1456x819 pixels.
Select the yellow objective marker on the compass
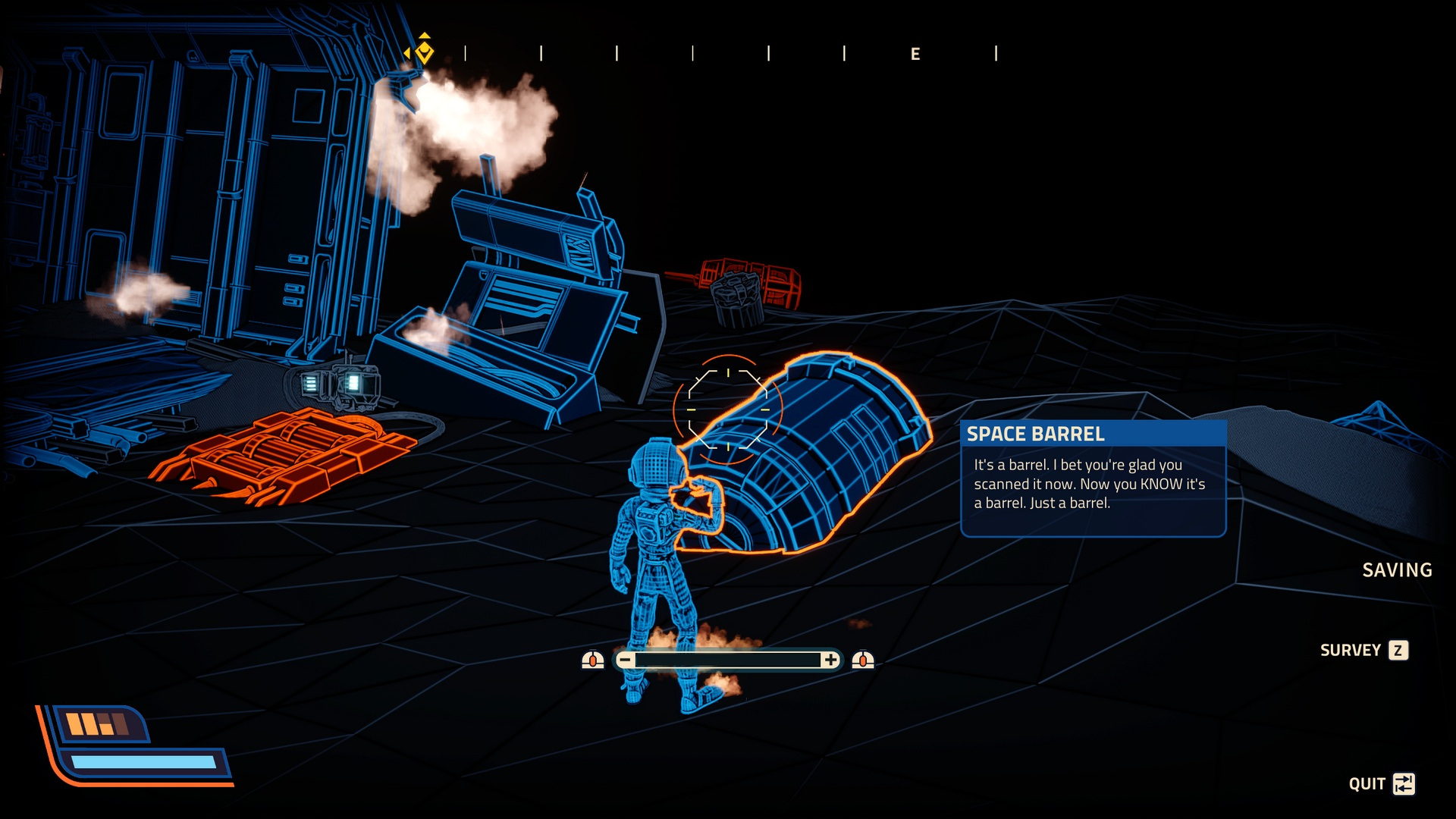click(425, 52)
